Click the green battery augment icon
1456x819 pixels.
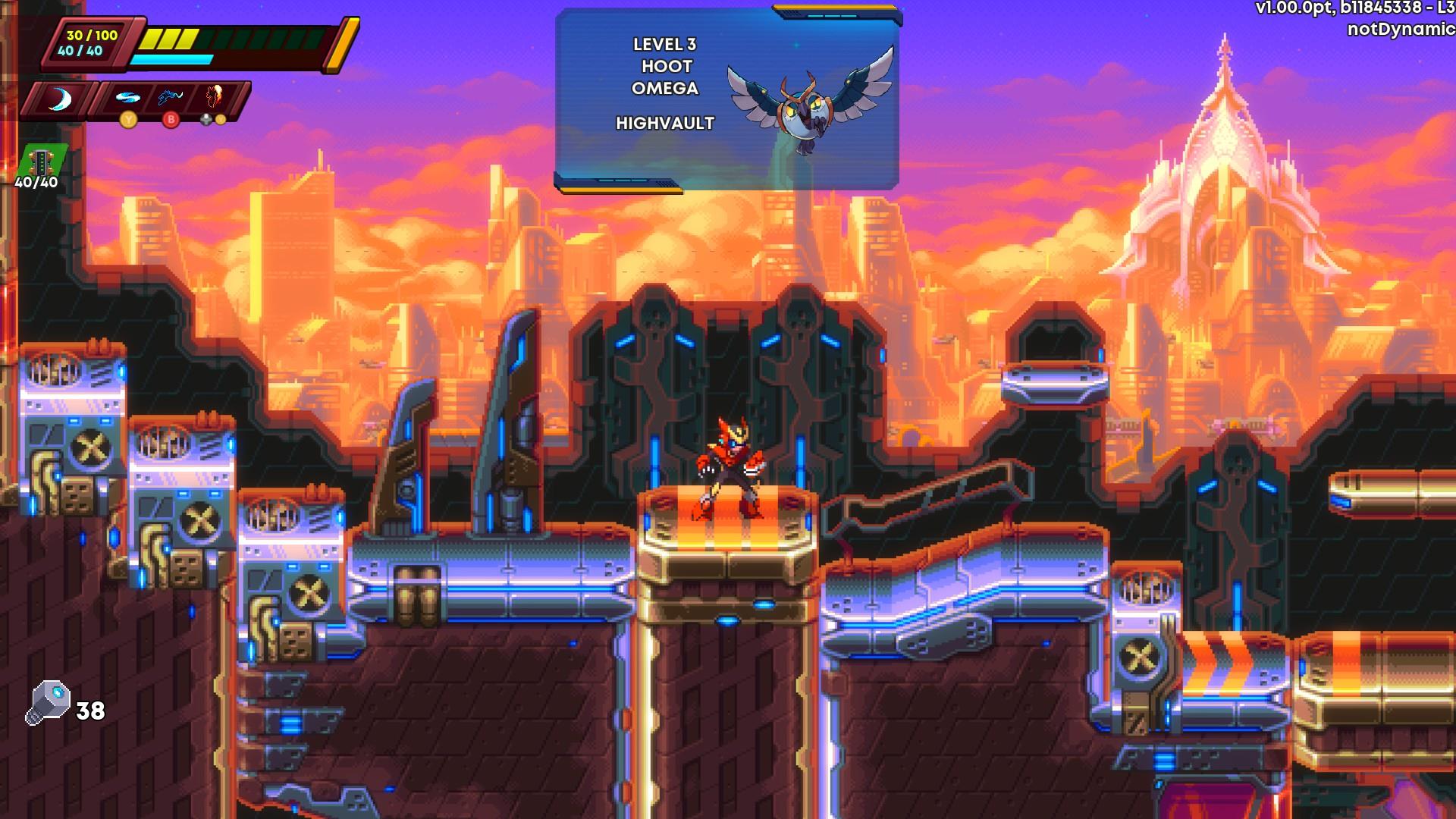pyautogui.click(x=43, y=161)
